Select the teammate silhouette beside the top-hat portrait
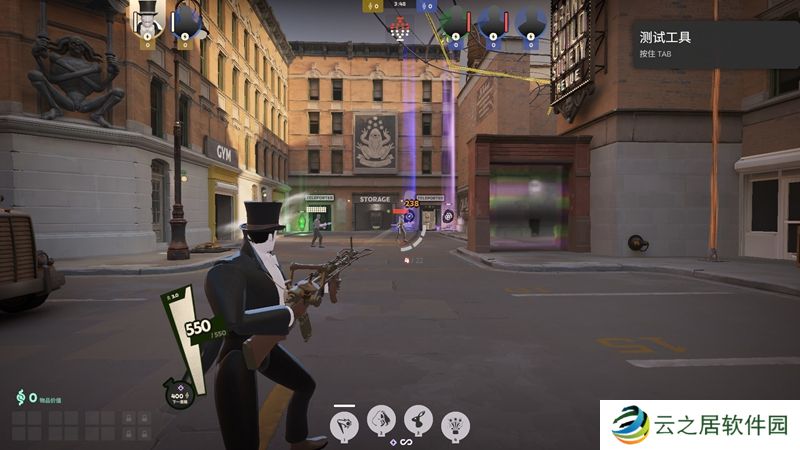This screenshot has height=450, width=800. pos(185,20)
